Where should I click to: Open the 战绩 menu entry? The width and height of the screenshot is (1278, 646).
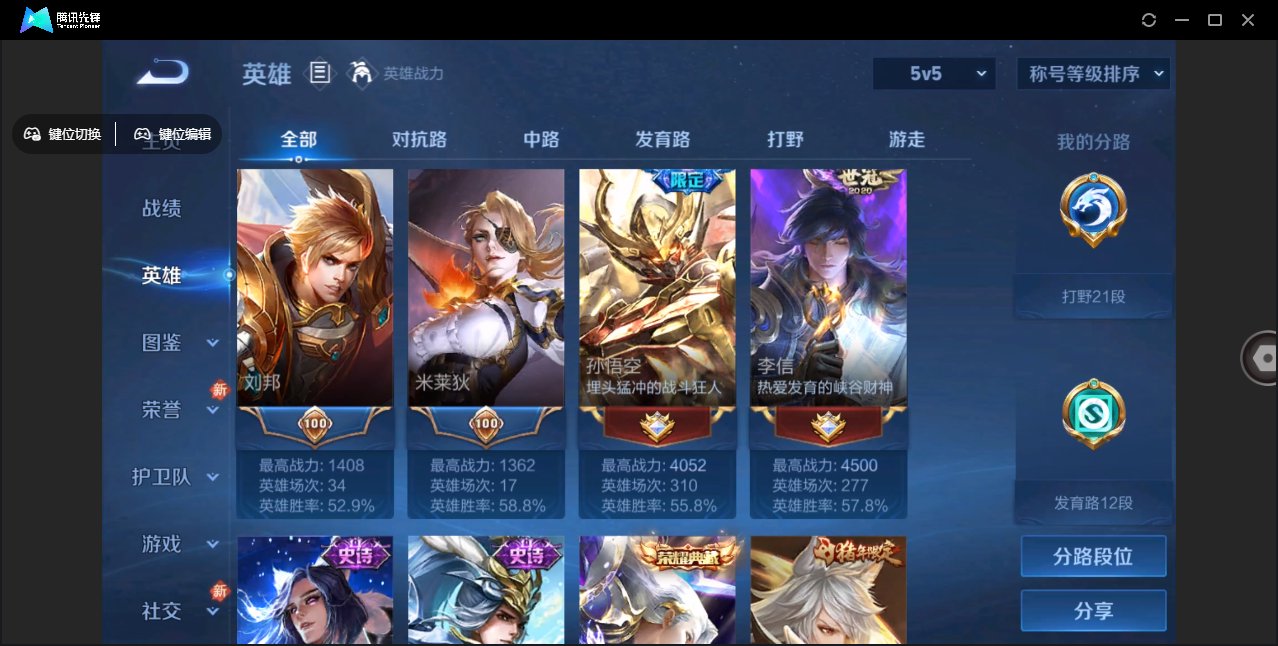pyautogui.click(x=162, y=208)
